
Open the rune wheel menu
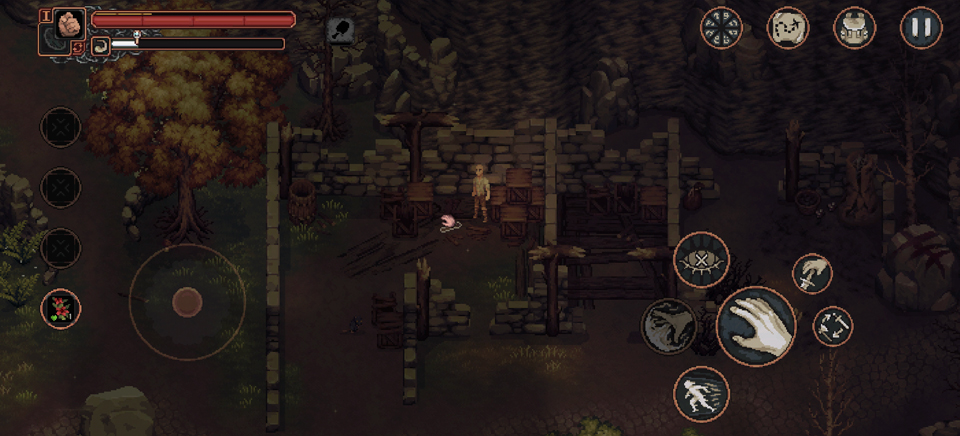tap(720, 27)
